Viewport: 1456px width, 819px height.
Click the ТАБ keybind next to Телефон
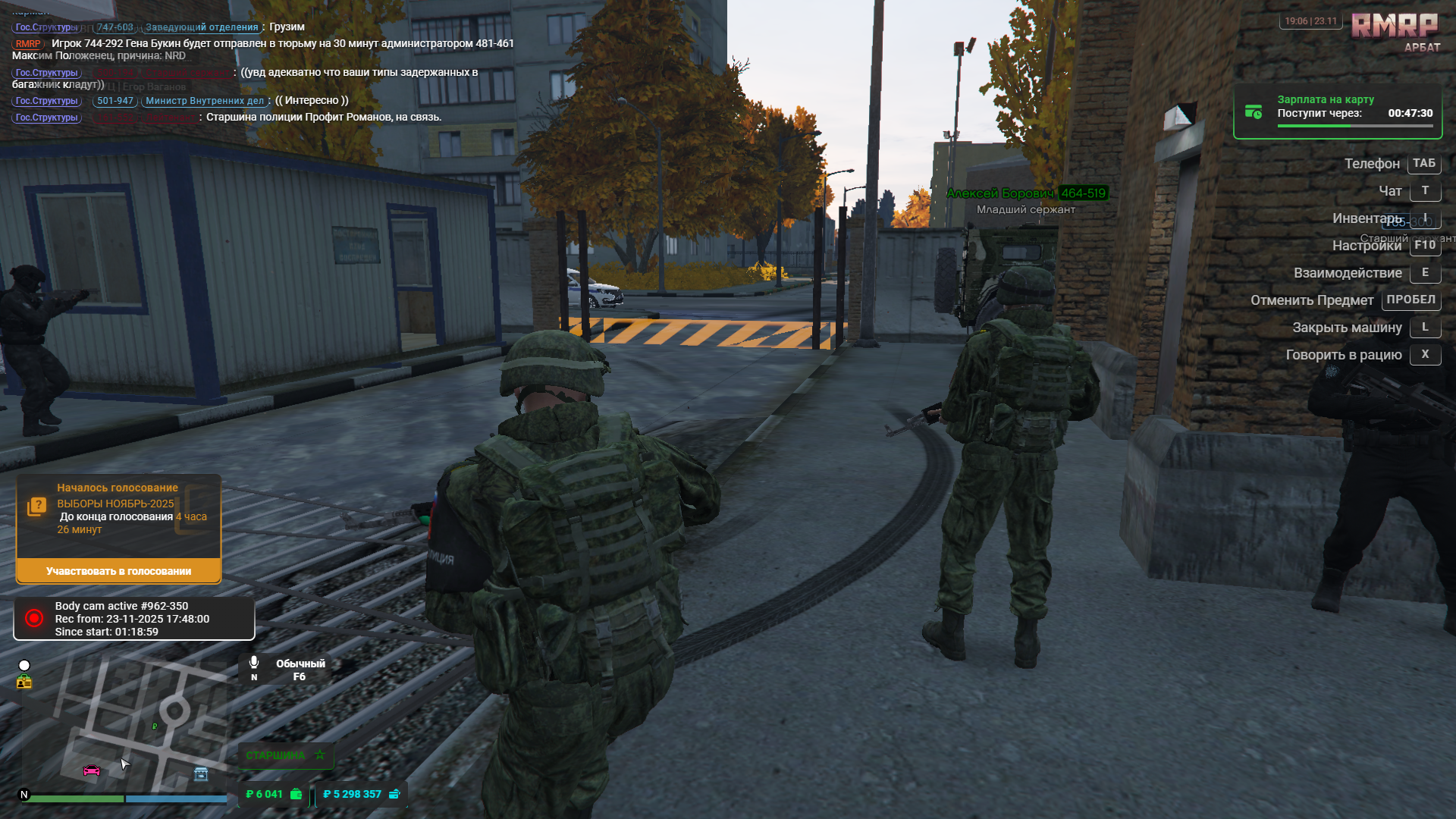tap(1423, 164)
